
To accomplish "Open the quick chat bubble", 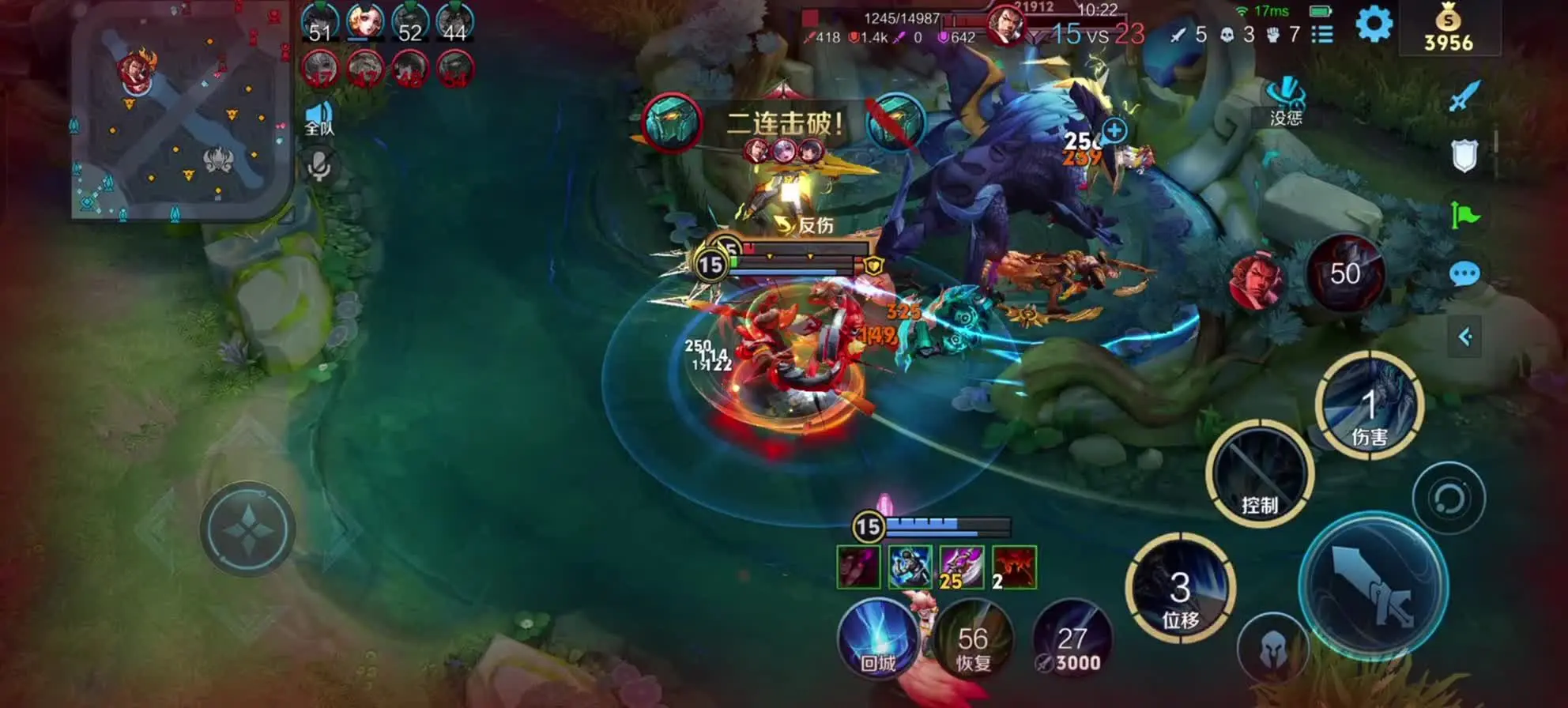I will point(1464,274).
